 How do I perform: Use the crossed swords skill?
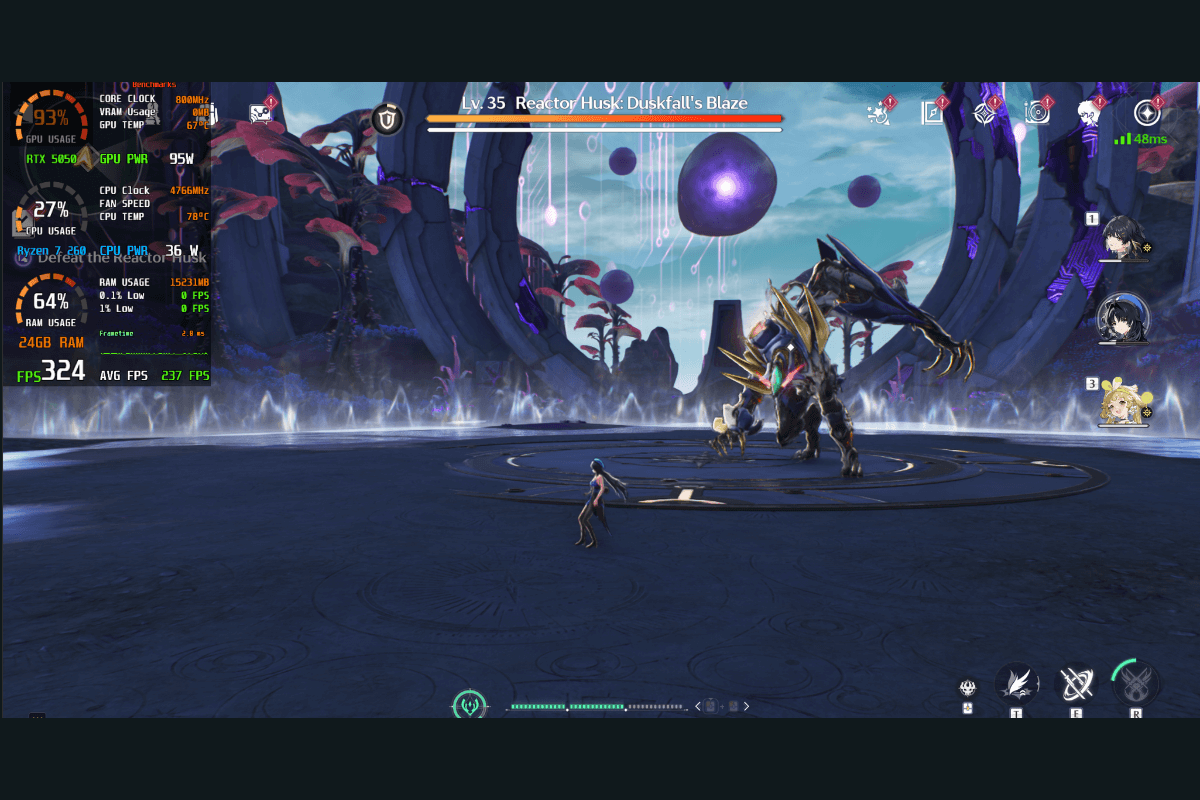pos(1076,684)
